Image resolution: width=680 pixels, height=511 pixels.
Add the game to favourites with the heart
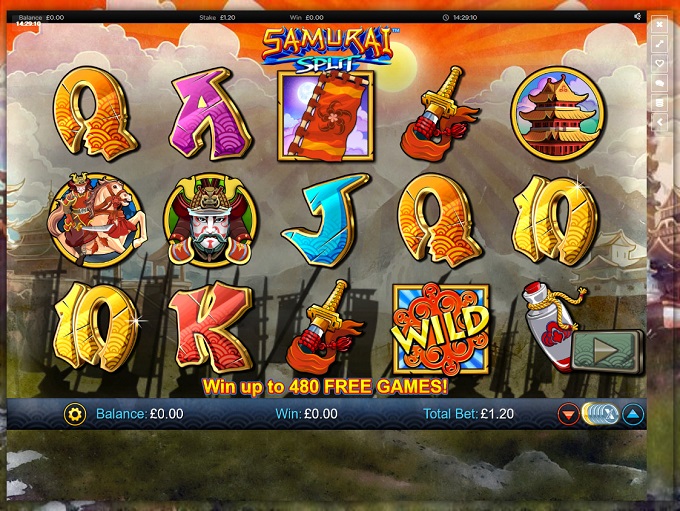tap(659, 64)
